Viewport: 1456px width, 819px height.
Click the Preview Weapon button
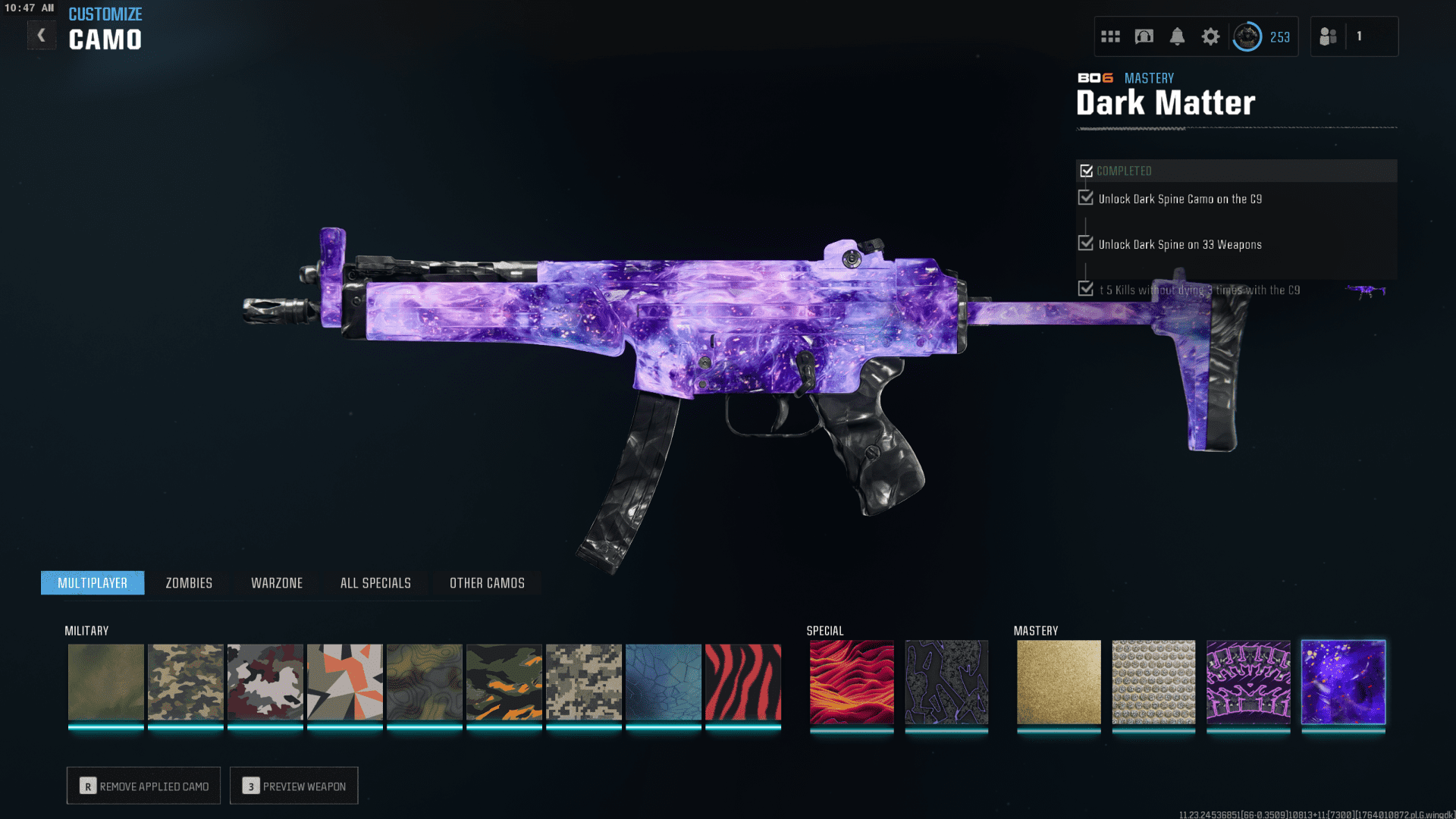[294, 786]
